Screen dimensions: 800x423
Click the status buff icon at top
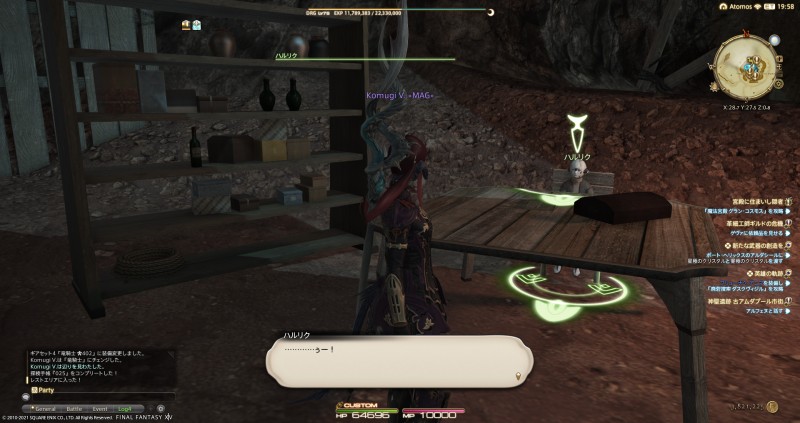(186, 24)
